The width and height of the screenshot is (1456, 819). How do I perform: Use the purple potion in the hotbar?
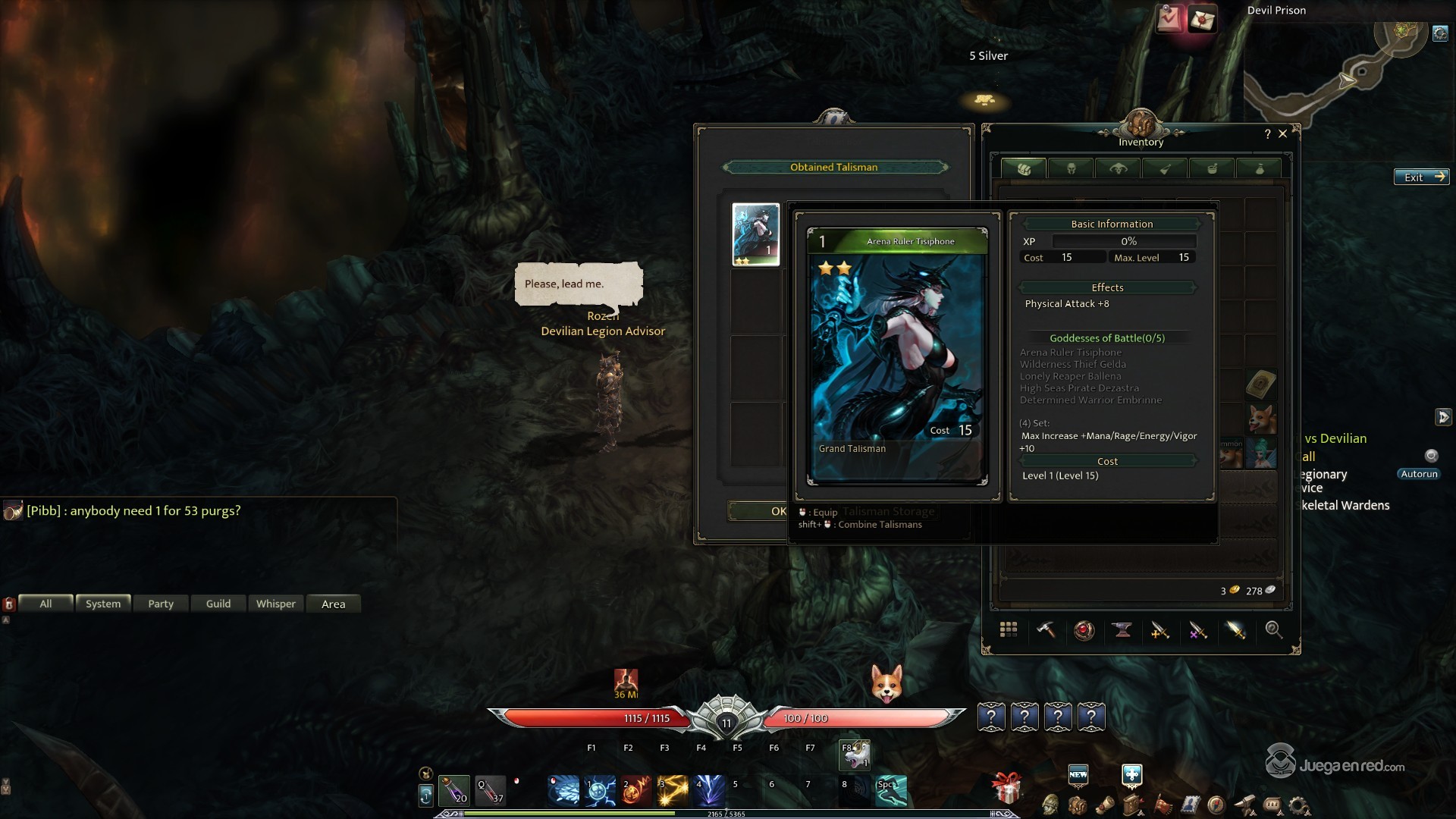pos(454,790)
